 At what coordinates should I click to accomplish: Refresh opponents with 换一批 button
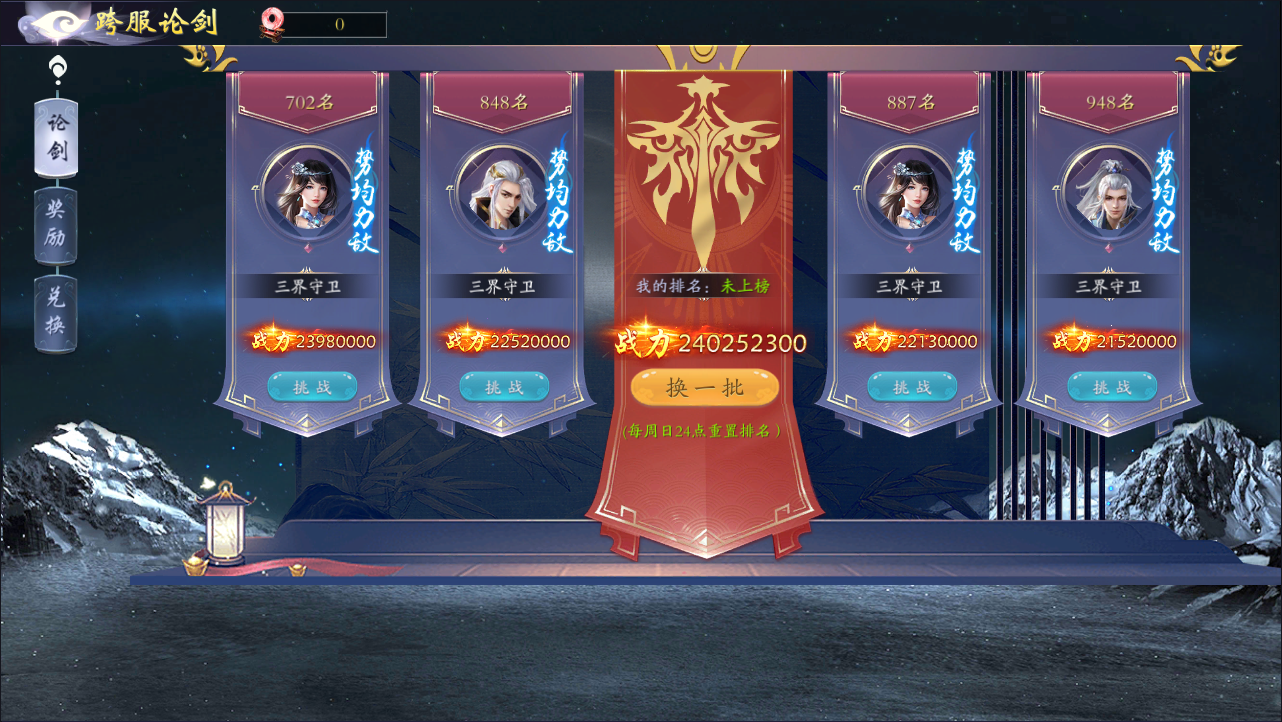click(704, 388)
